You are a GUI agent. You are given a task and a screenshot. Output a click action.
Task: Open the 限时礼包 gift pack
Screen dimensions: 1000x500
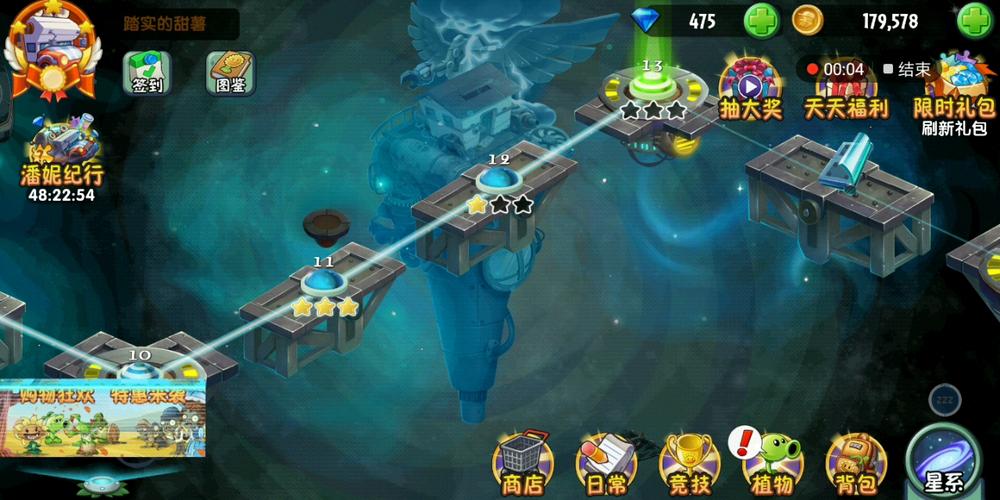[955, 88]
